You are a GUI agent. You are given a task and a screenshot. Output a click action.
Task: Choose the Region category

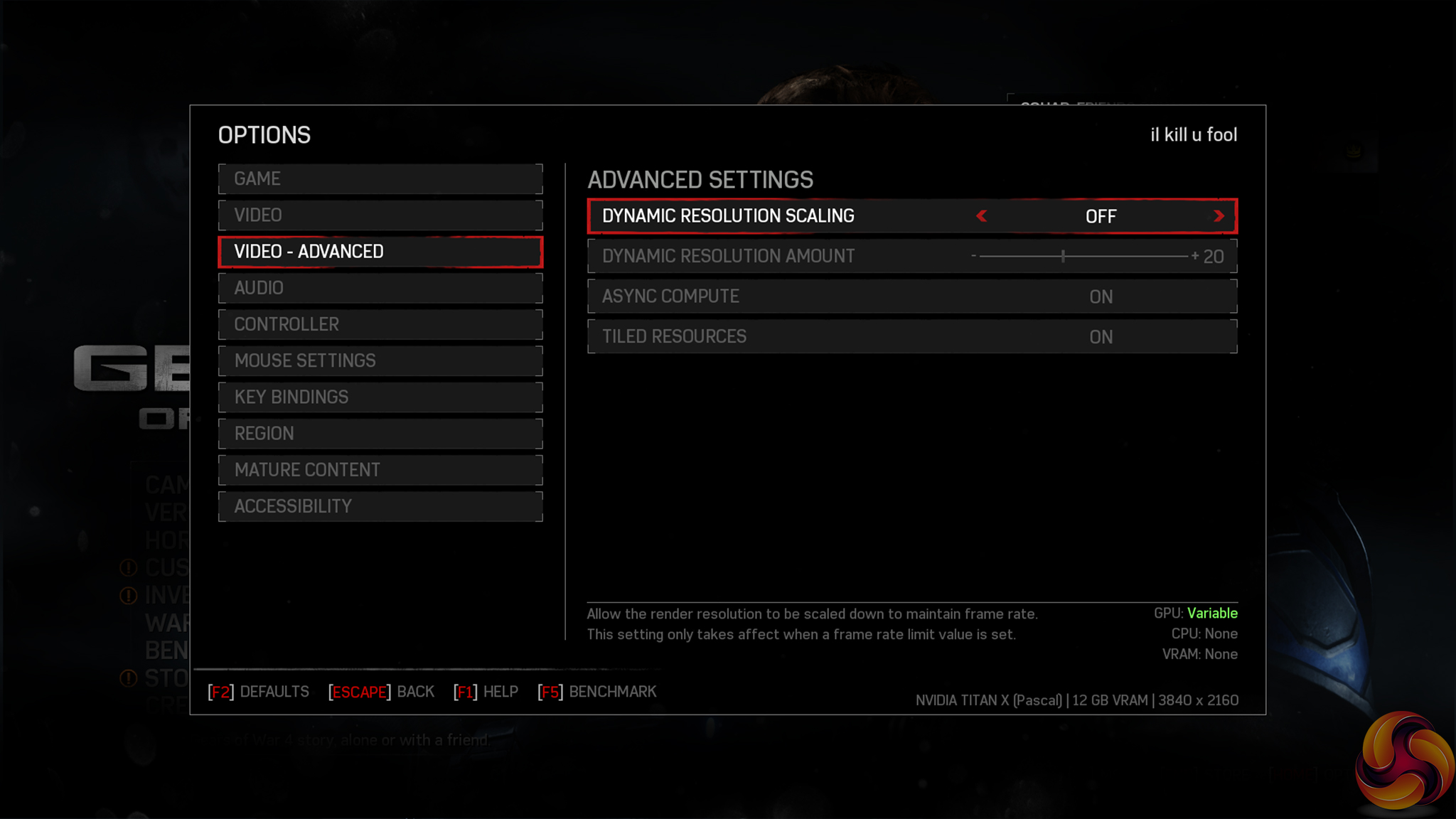(x=380, y=434)
